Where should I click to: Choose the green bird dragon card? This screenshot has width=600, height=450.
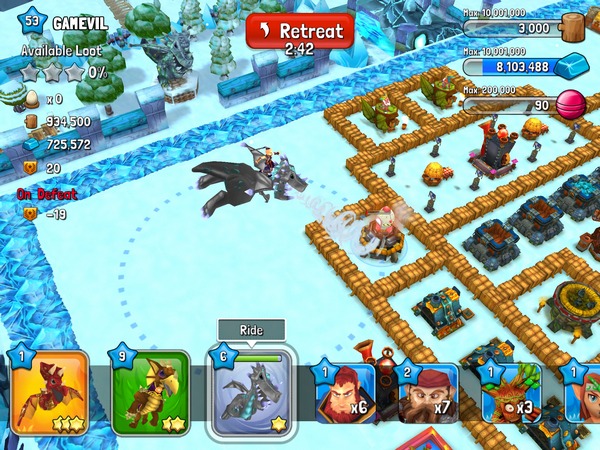[x=150, y=392]
